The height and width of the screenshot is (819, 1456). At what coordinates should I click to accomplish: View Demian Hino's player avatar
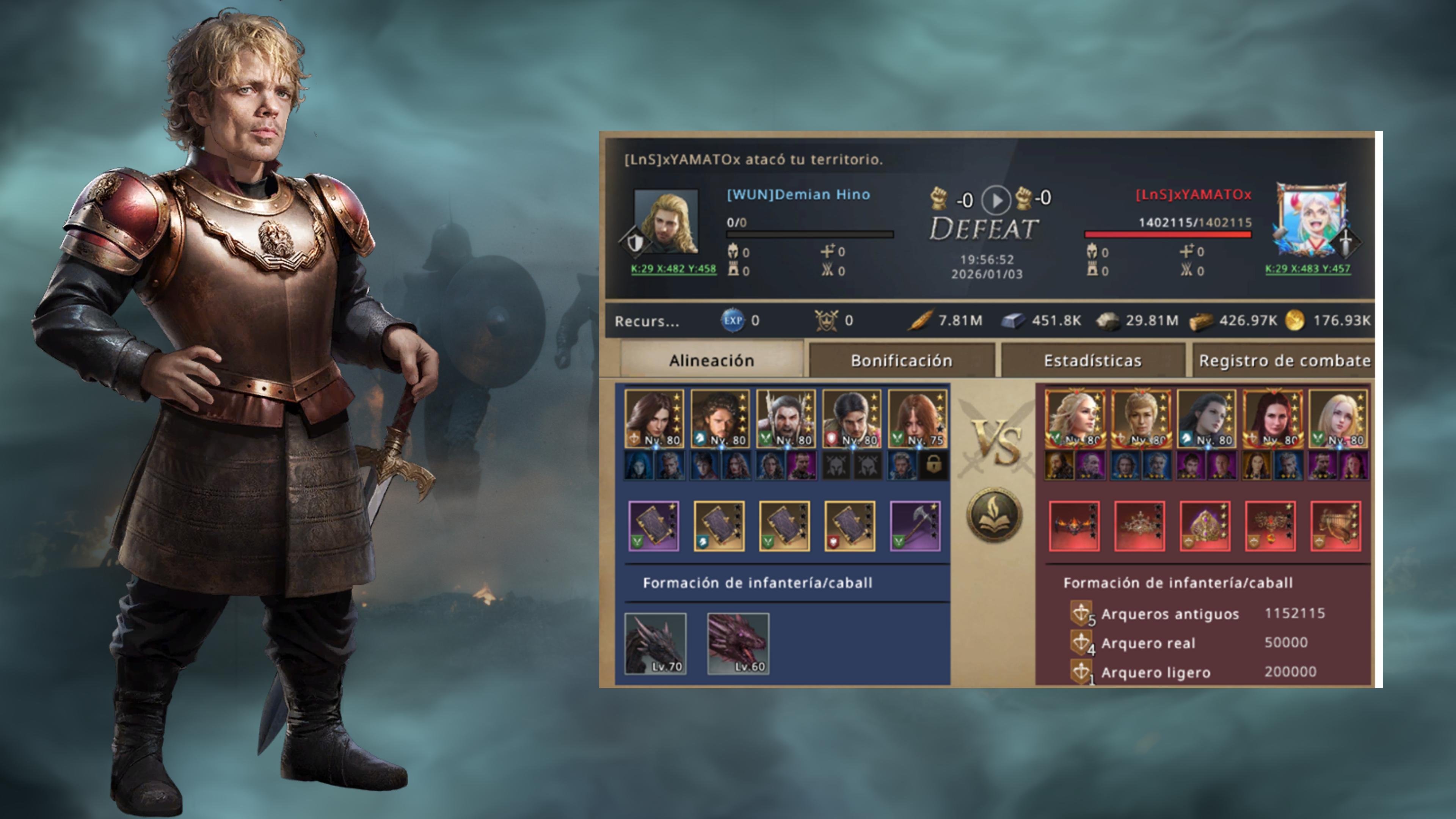(667, 221)
